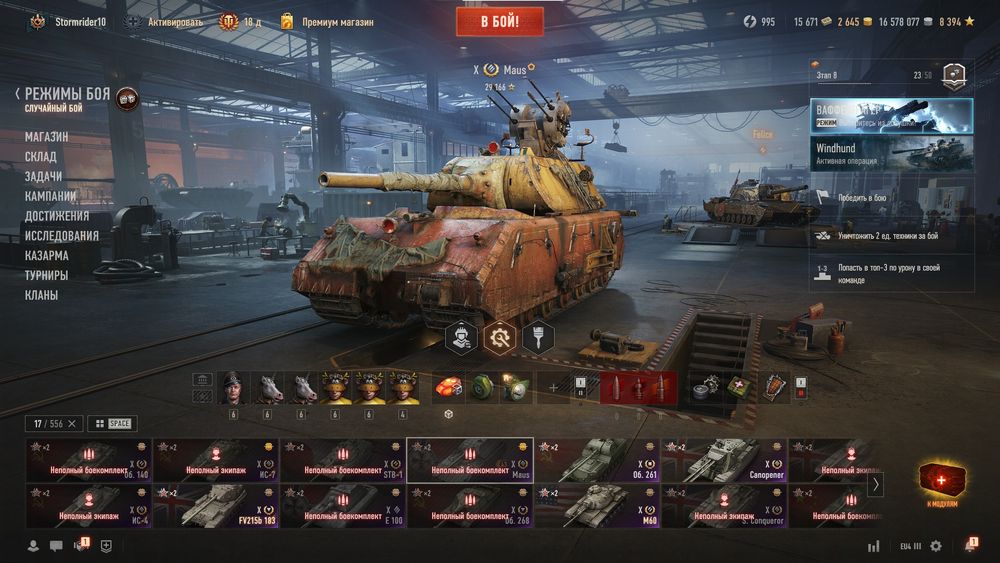The width and height of the screenshot is (1000, 563).
Task: Open the К МОДУЛЯМ red crate
Action: [944, 484]
